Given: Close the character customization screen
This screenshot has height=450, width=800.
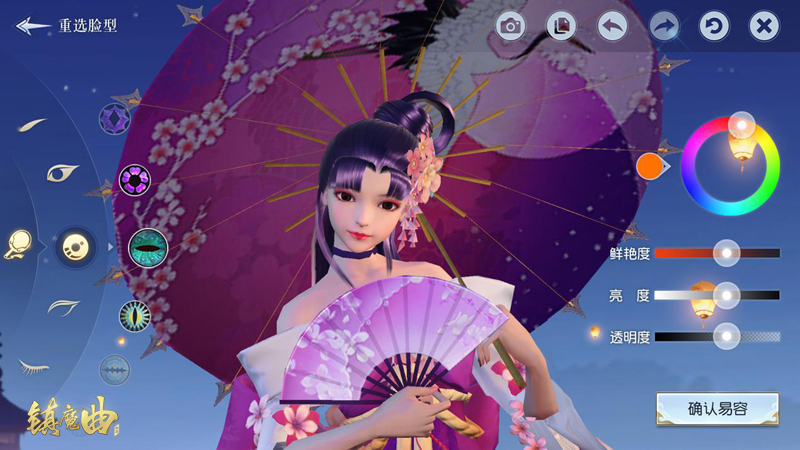Looking at the screenshot, I should coord(764,26).
